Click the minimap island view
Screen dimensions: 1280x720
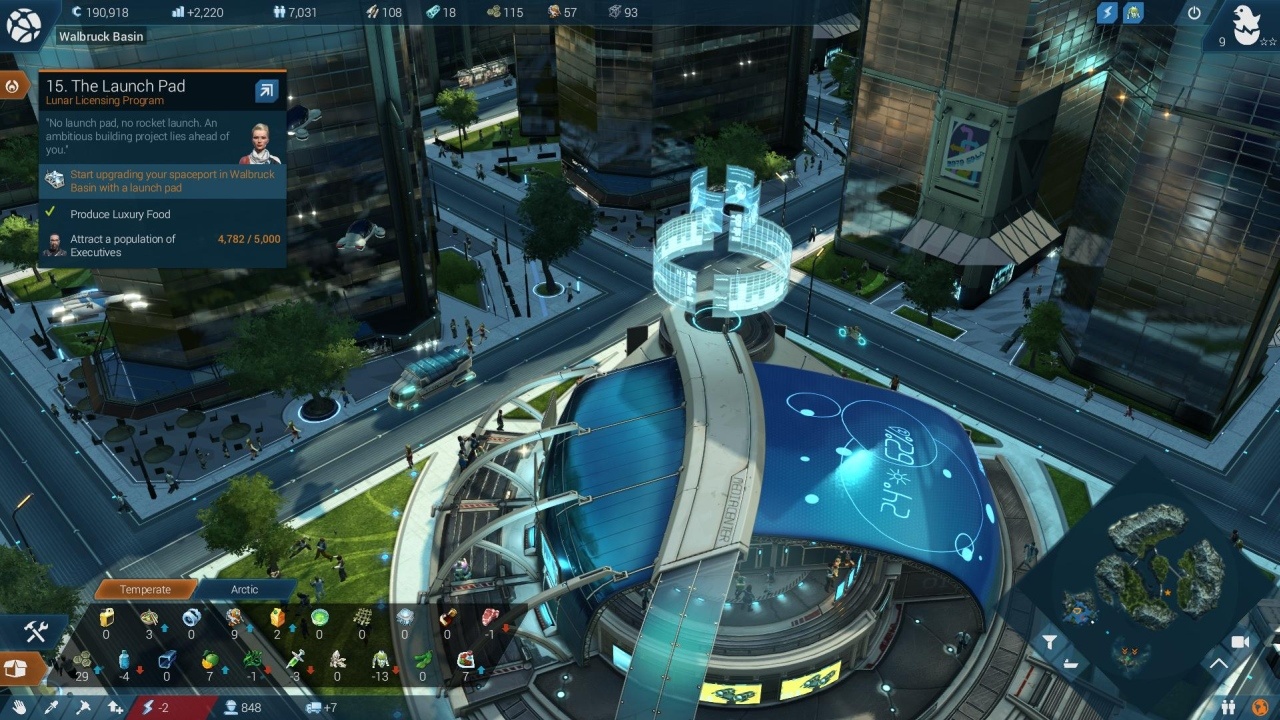tap(1150, 565)
